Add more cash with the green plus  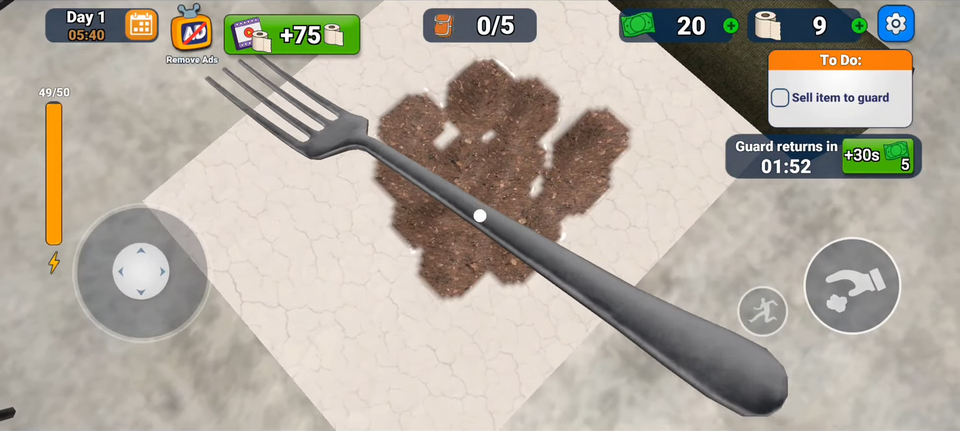[x=730, y=26]
